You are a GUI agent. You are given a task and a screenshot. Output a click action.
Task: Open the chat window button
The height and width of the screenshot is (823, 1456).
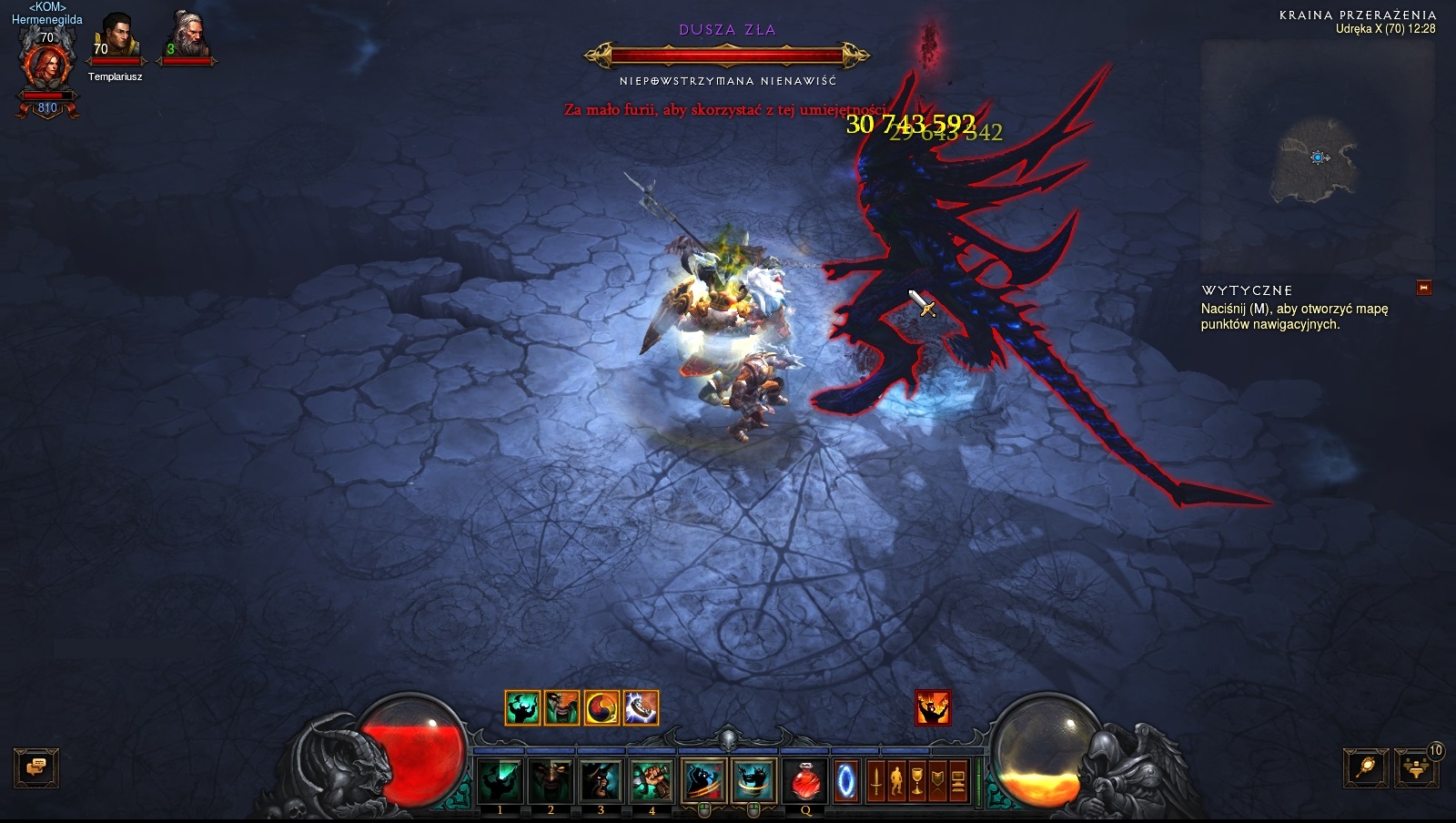coord(36,767)
